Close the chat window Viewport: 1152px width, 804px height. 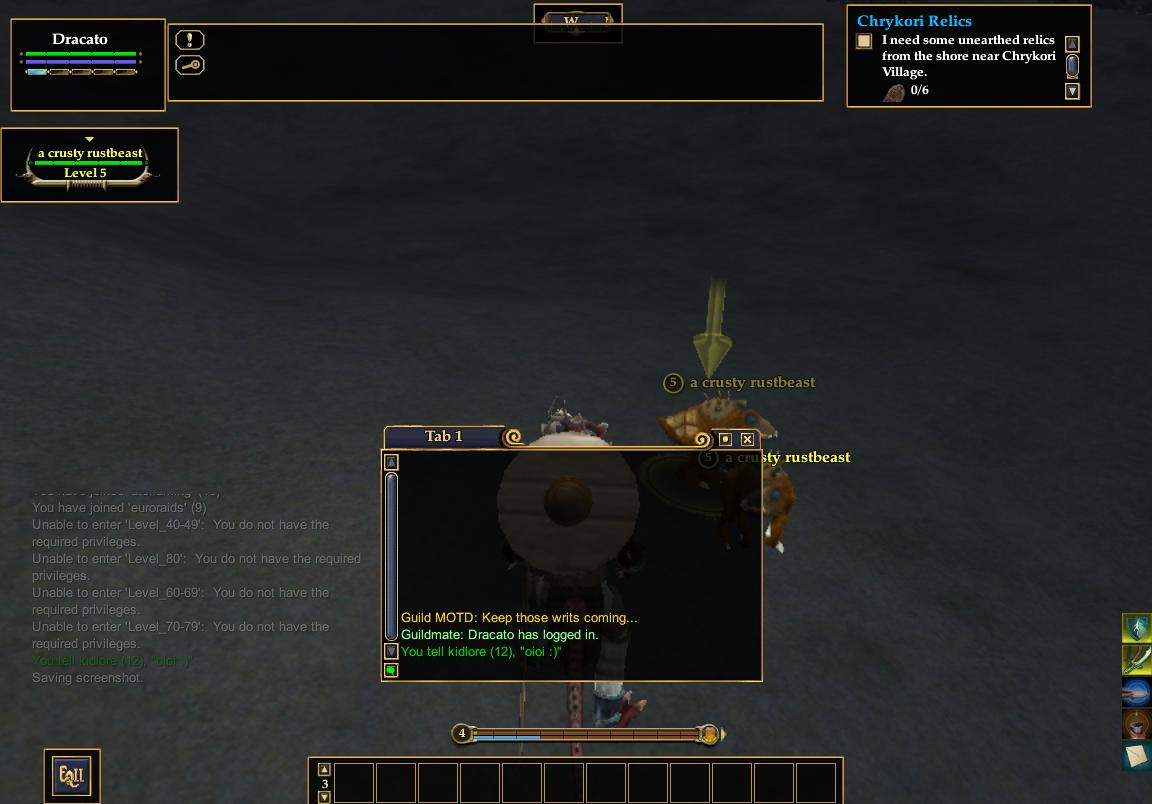point(747,439)
